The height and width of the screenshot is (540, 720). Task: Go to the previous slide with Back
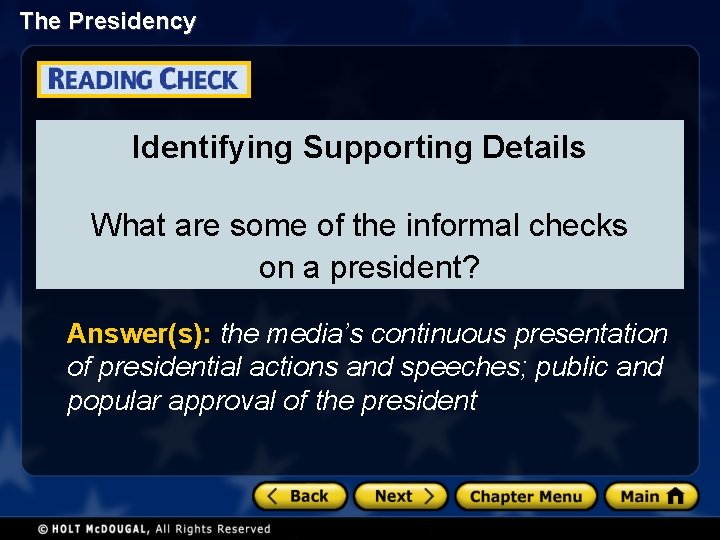click(x=299, y=496)
